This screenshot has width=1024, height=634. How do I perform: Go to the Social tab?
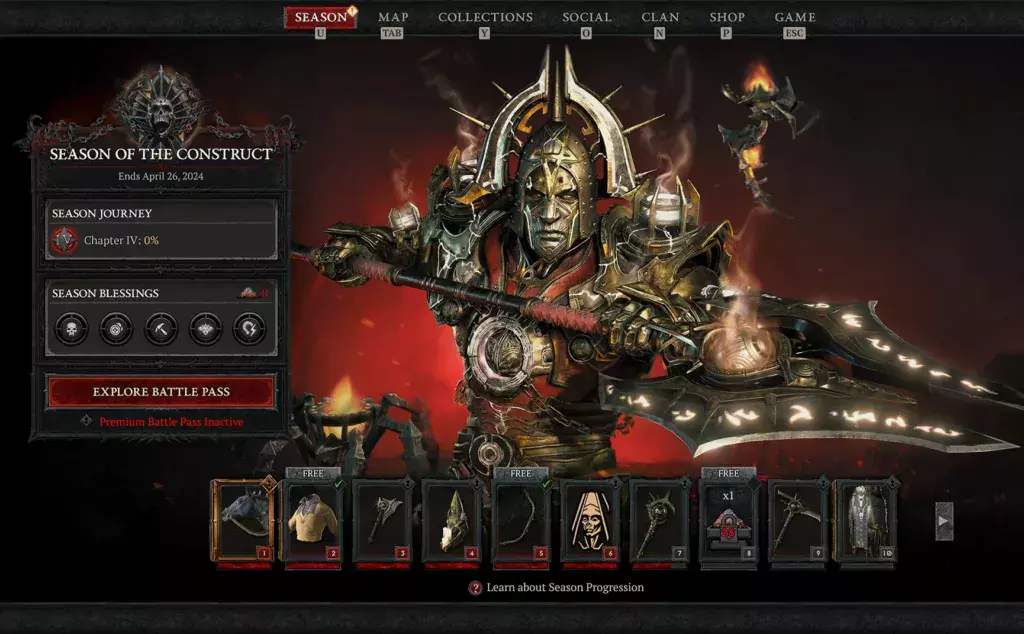click(x=586, y=17)
